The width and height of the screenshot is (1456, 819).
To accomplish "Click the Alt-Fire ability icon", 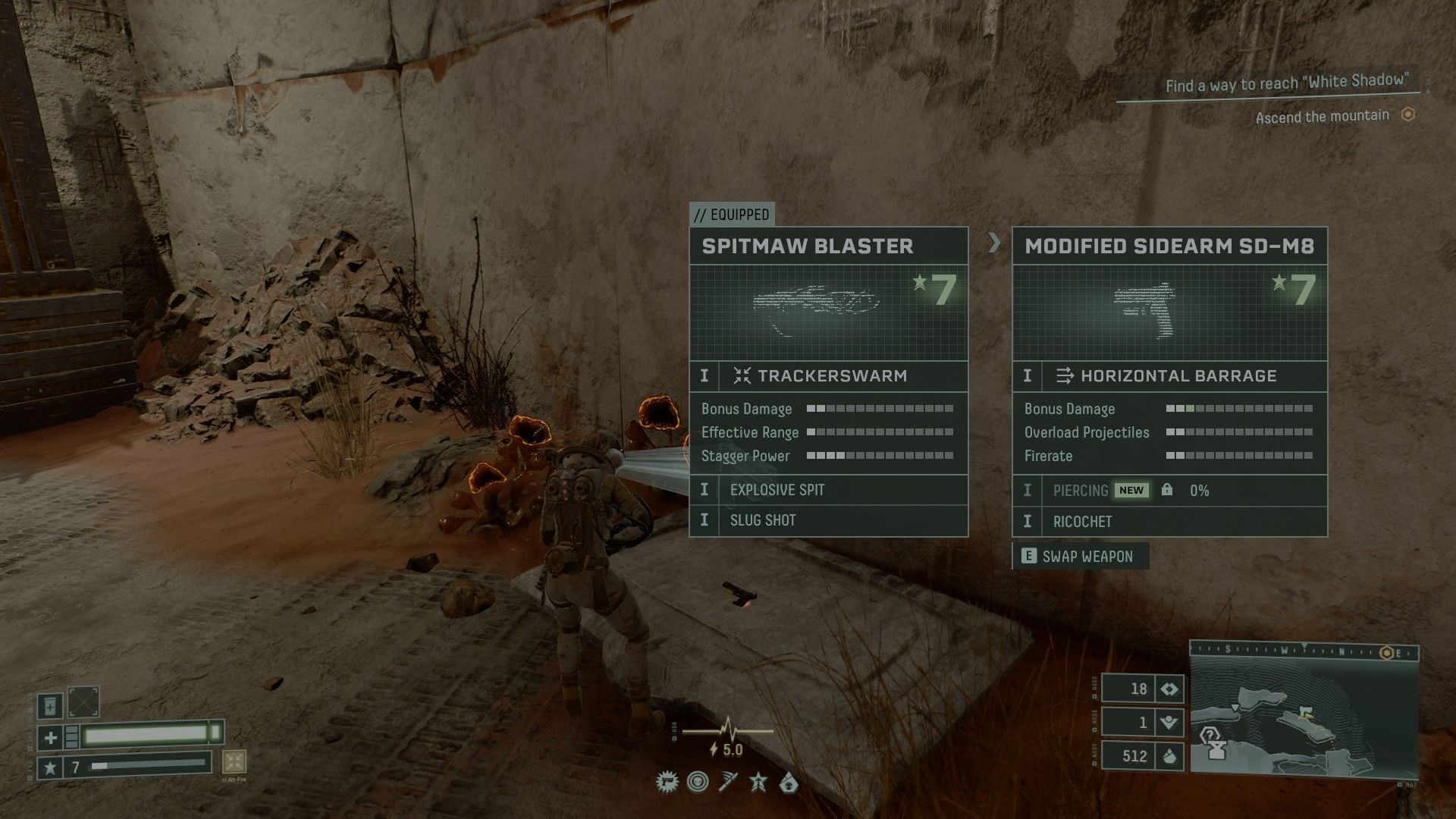I will tap(234, 762).
